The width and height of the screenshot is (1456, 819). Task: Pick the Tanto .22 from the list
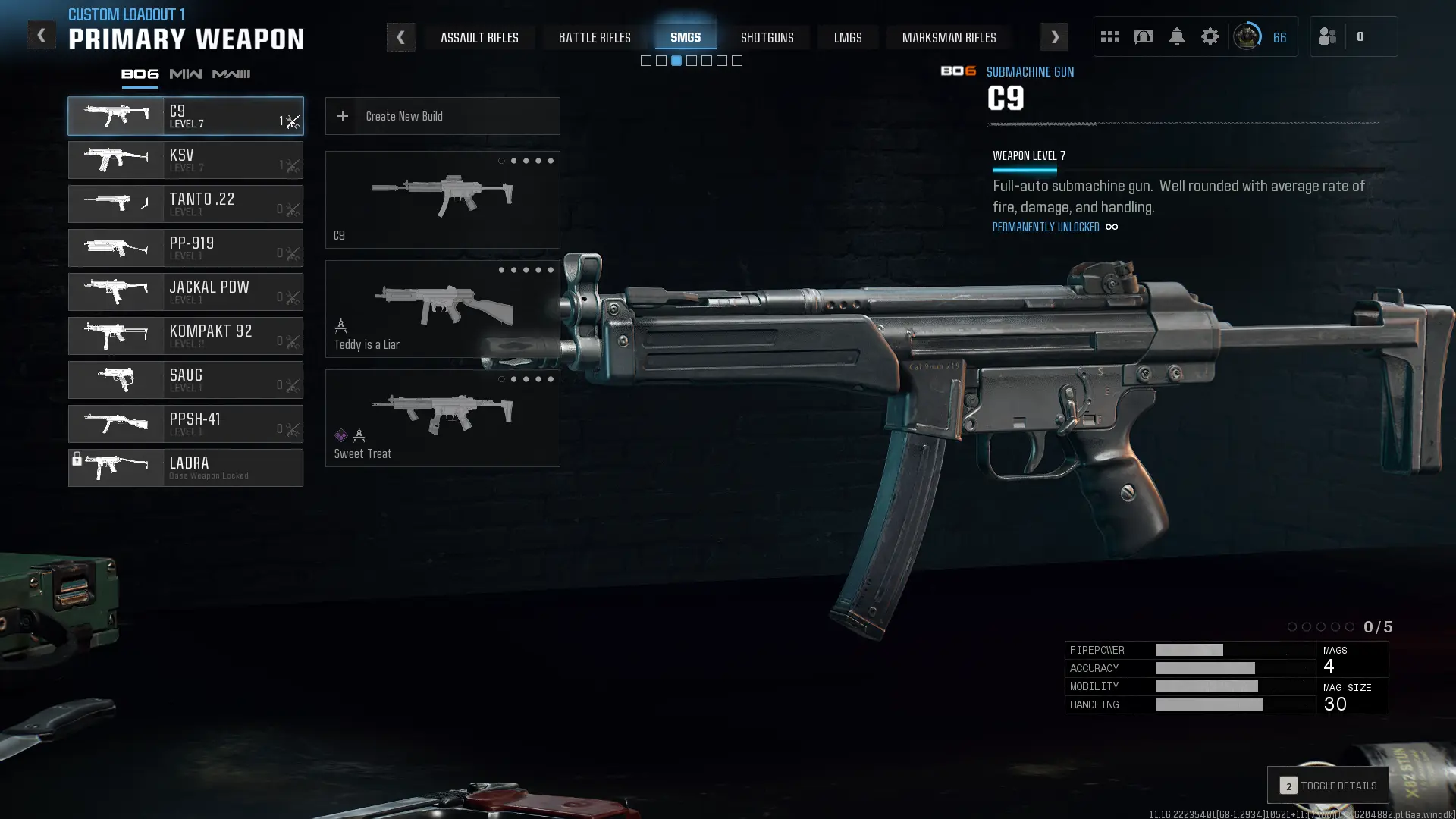(186, 204)
